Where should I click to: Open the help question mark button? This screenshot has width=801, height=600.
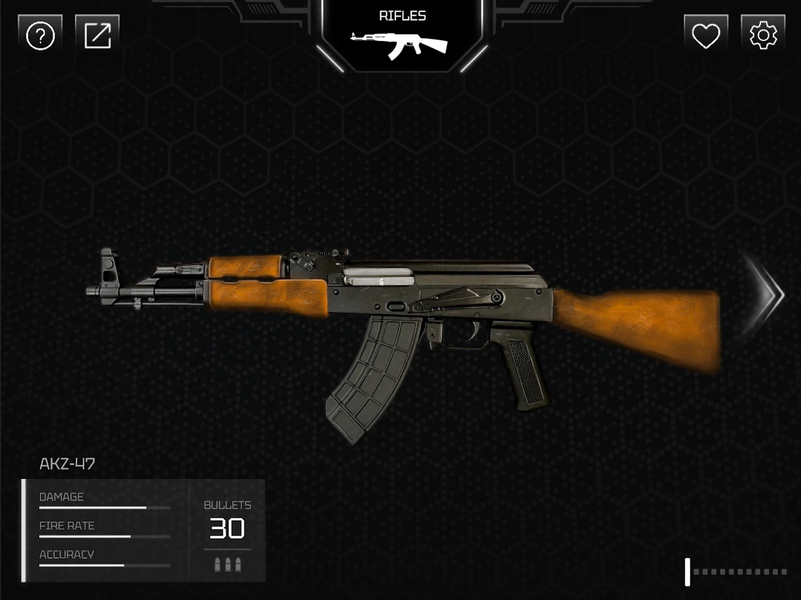[40, 36]
